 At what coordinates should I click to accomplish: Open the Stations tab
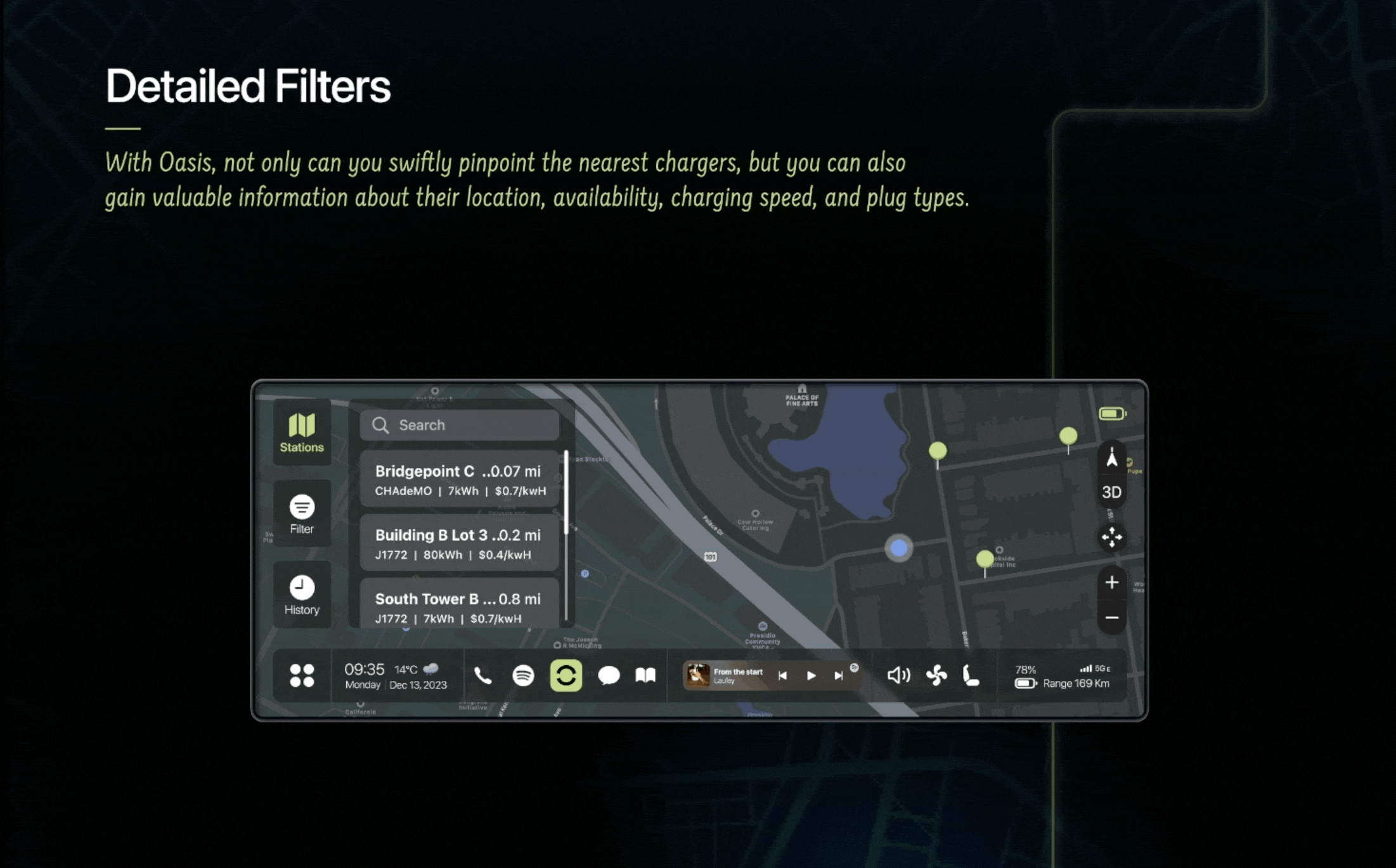(x=302, y=433)
